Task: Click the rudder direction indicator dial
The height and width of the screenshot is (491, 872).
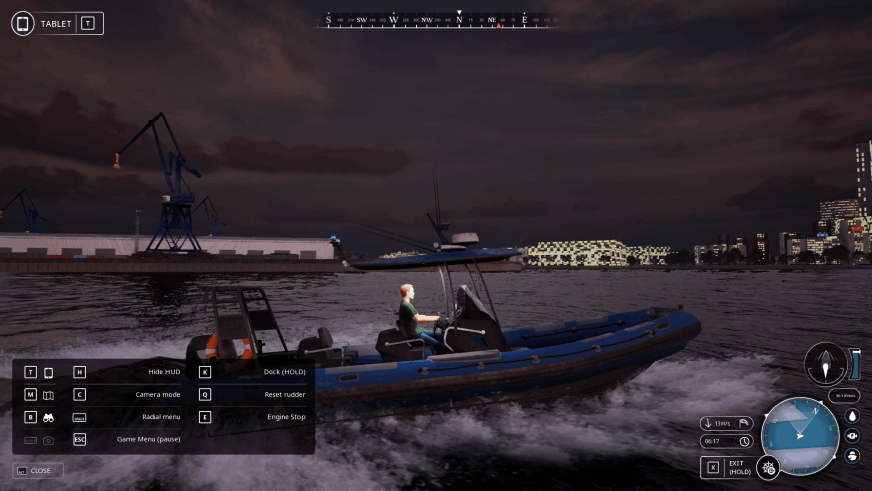Action: pos(825,363)
